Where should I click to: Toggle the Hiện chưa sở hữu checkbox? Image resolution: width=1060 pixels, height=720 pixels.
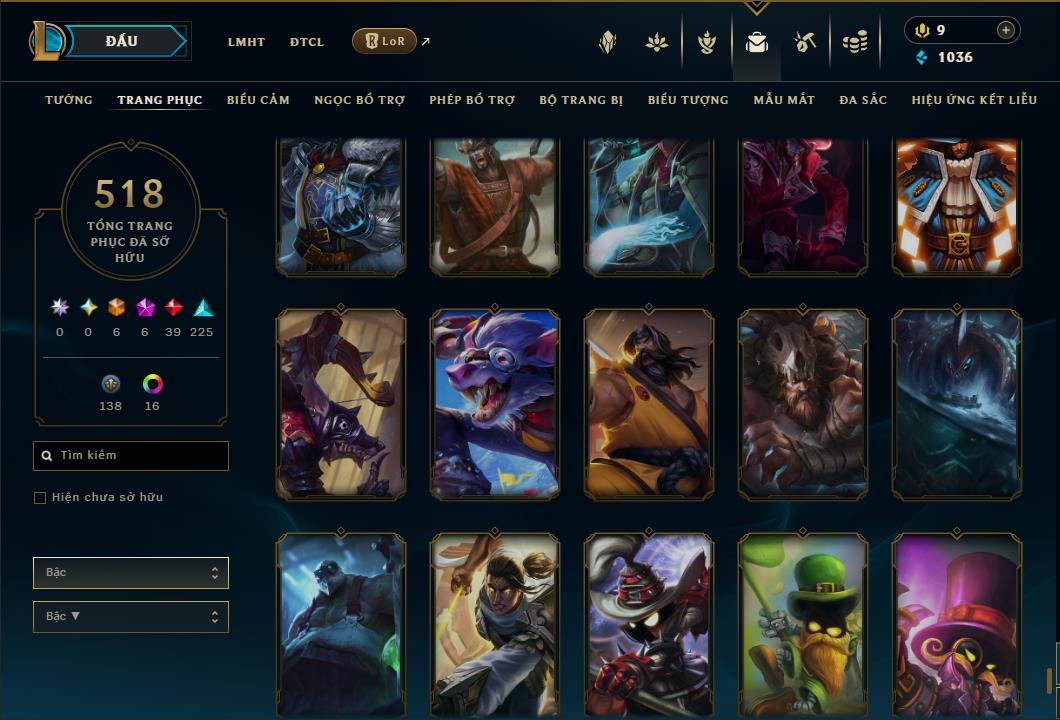(40, 498)
